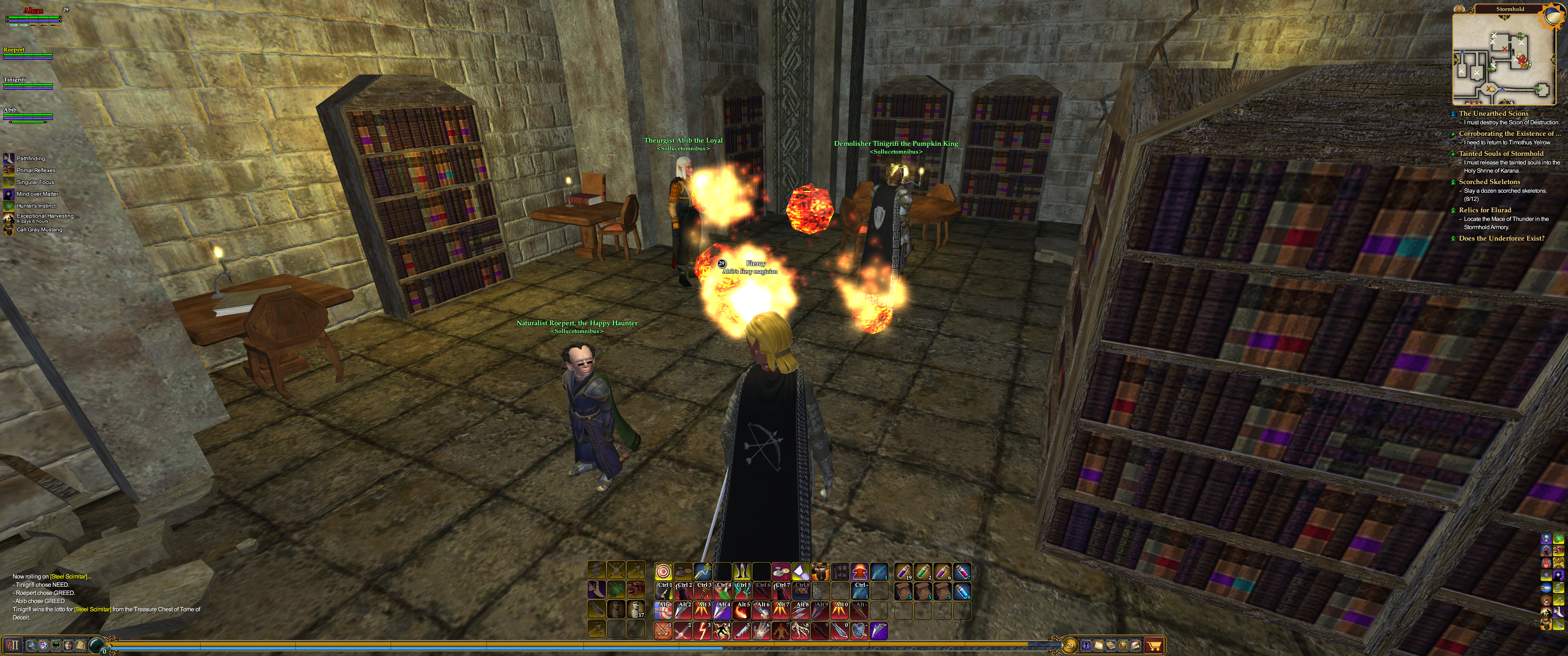Screen dimensions: 1568x656
Task: Click the Stormhold minimap
Action: click(x=1501, y=59)
